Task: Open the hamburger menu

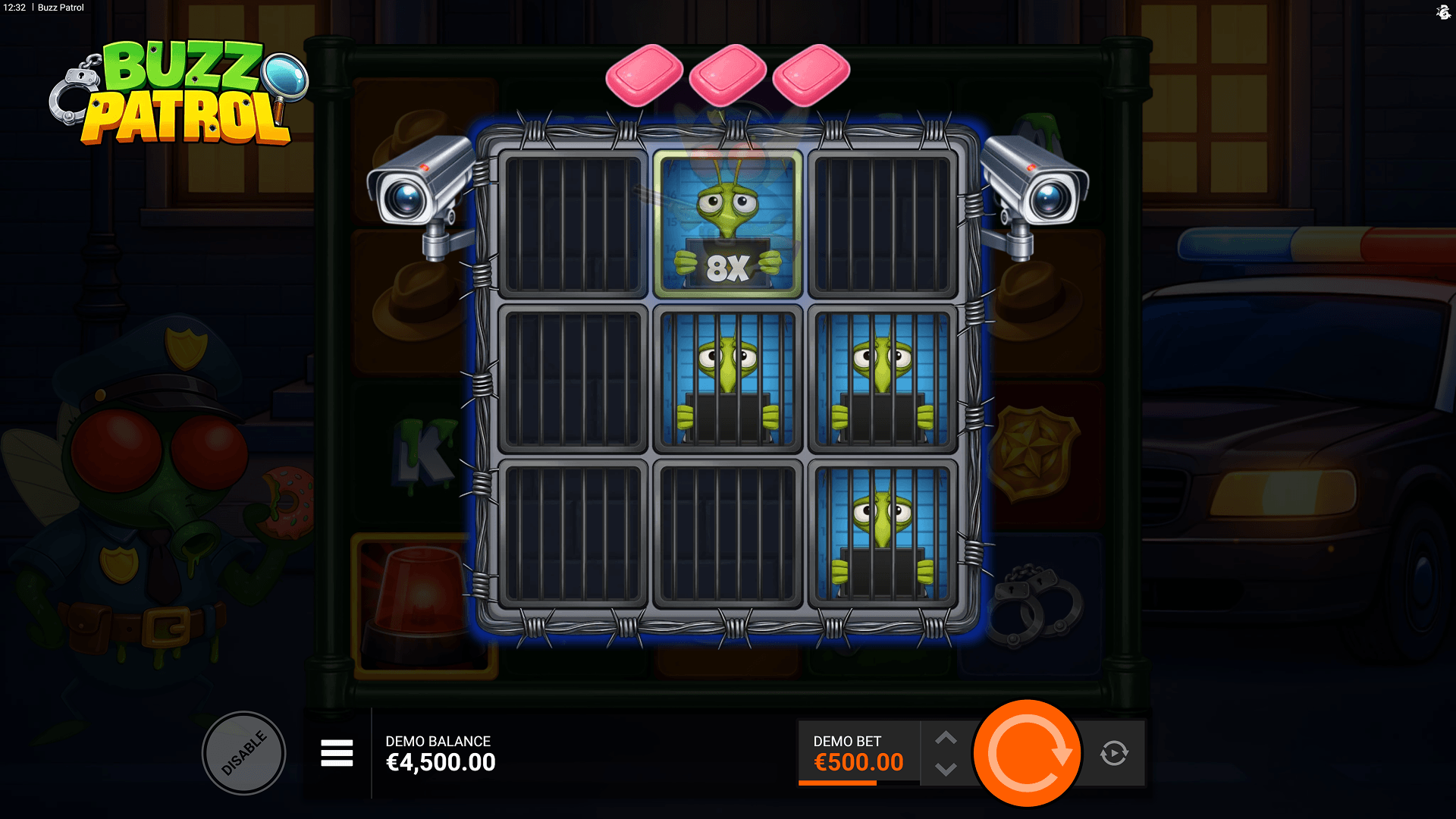Action: 337,753
